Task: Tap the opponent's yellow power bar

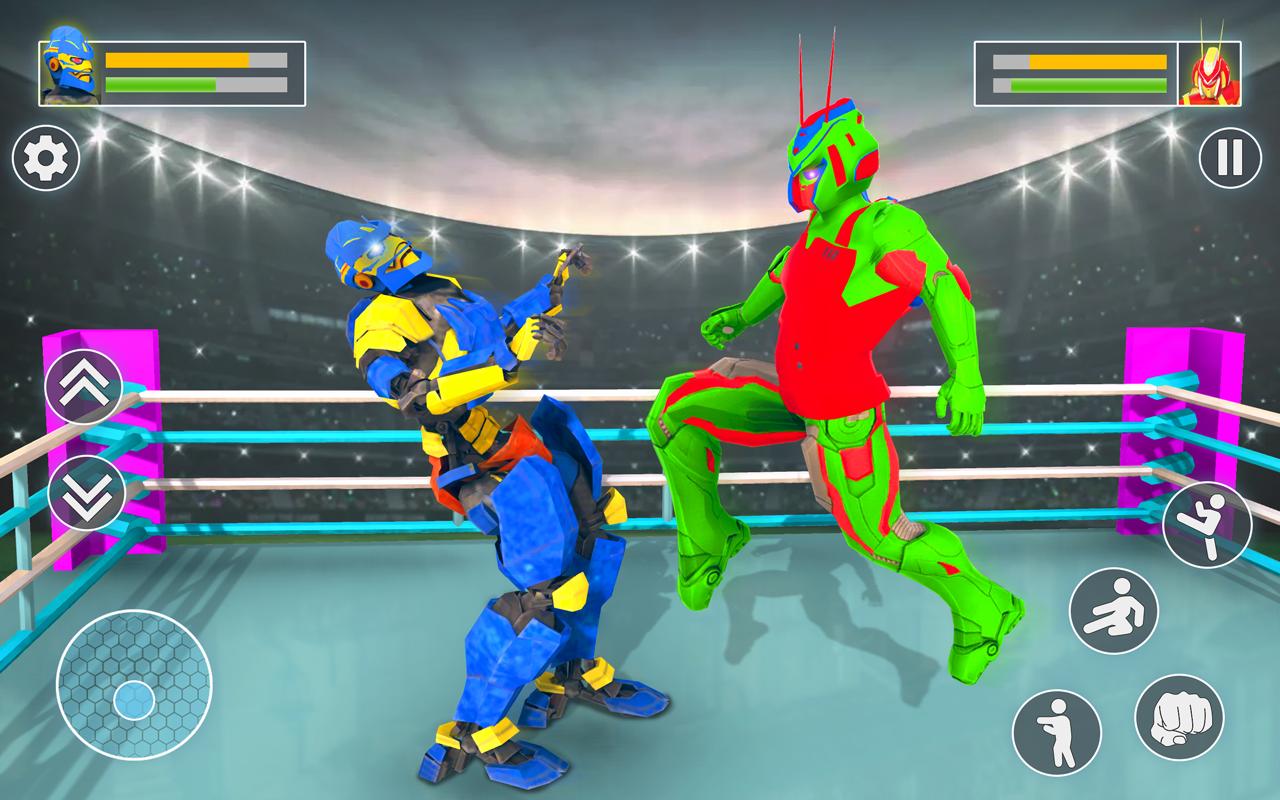Action: (1080, 64)
